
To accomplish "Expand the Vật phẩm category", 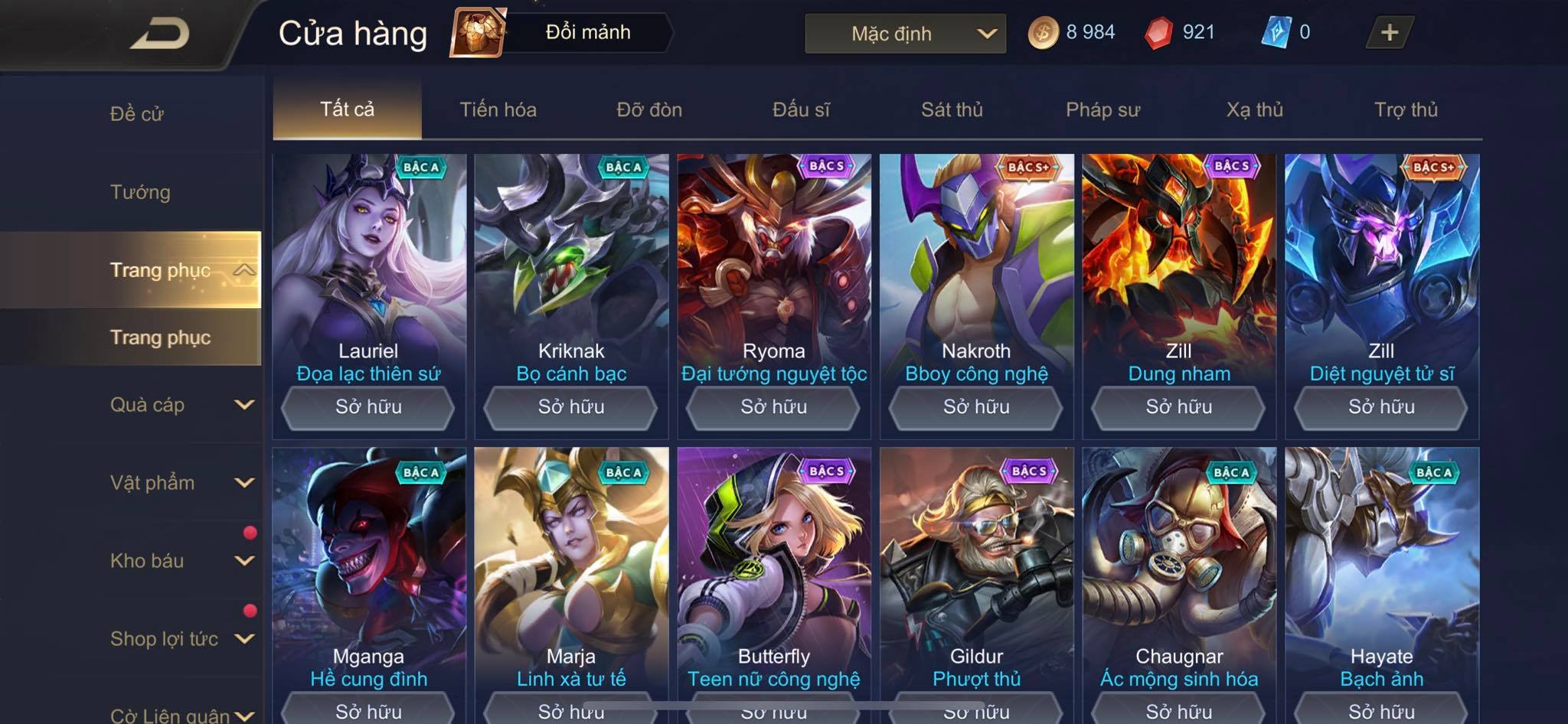I will tap(180, 483).
